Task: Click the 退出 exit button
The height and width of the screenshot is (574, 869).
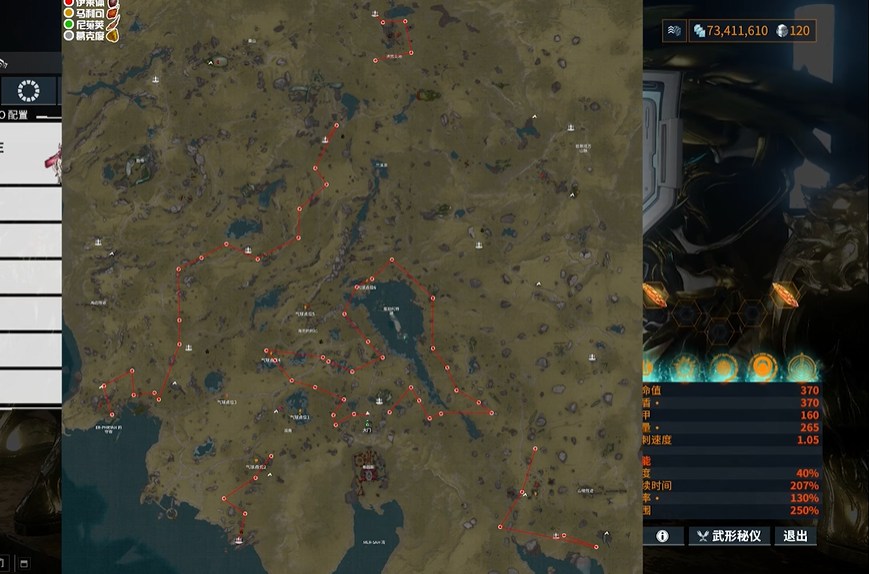Action: (795, 536)
